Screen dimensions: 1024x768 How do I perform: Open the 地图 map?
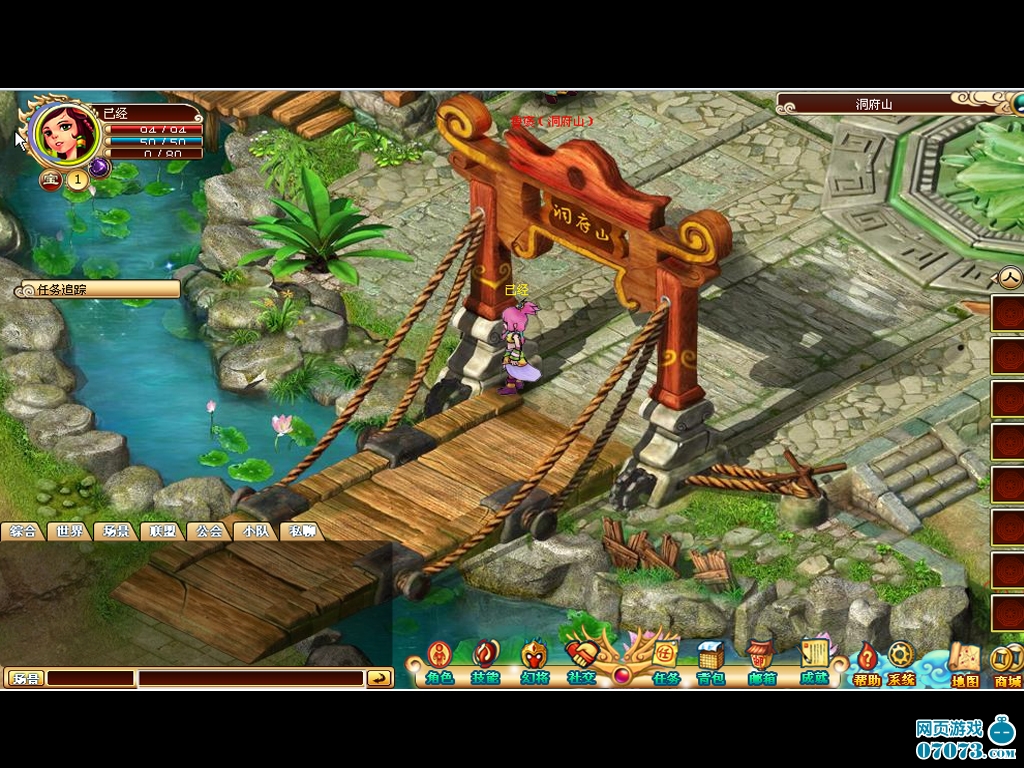[x=964, y=665]
